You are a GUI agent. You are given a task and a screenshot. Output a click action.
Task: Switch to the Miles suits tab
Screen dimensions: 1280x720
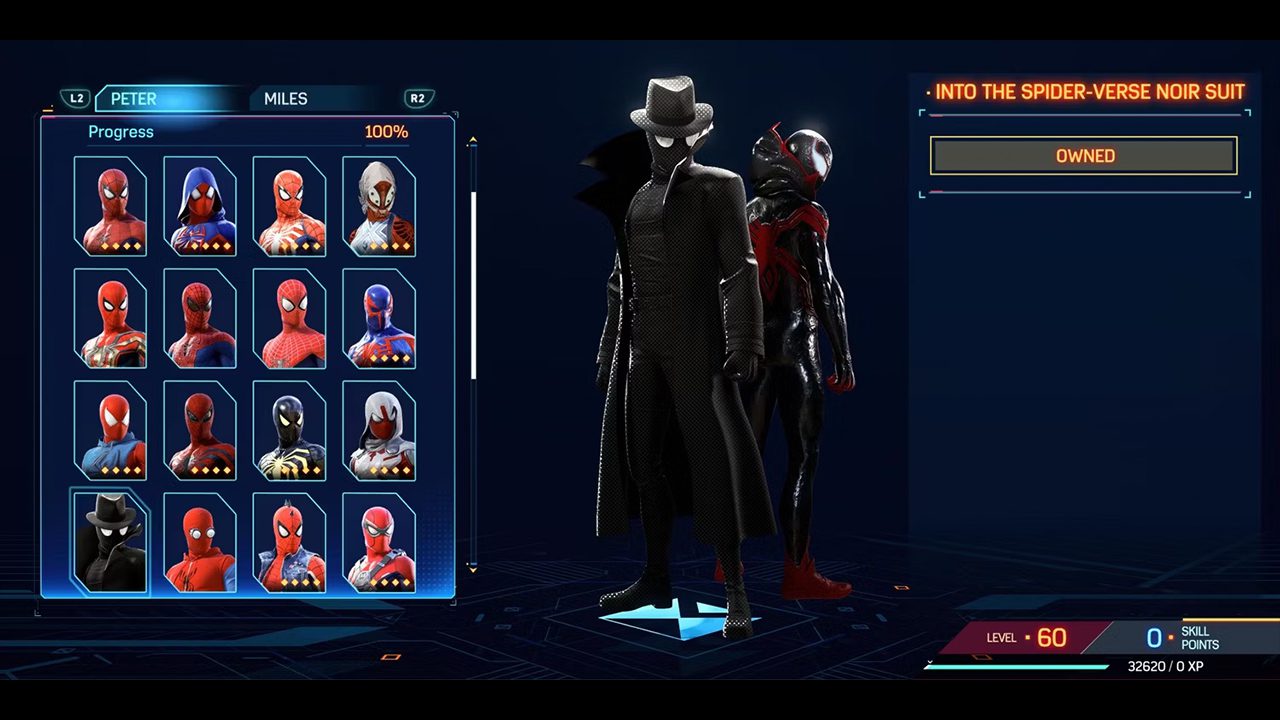tap(286, 99)
